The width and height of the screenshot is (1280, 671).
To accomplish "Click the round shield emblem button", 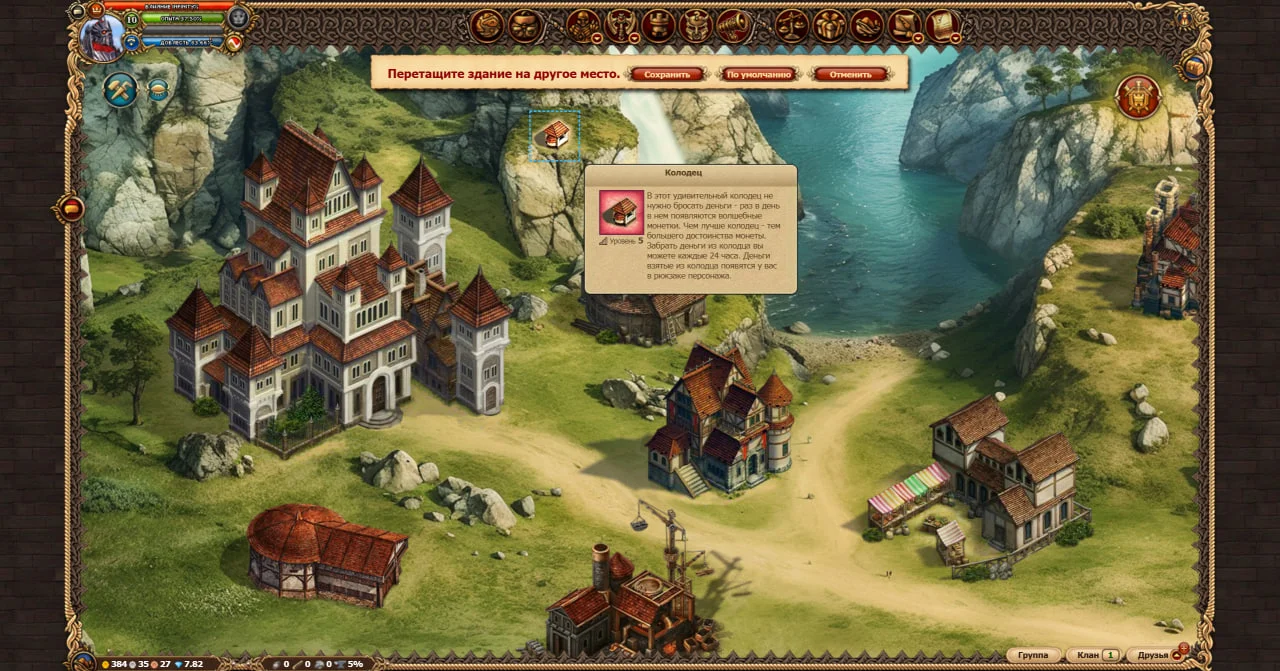I will point(1138,97).
